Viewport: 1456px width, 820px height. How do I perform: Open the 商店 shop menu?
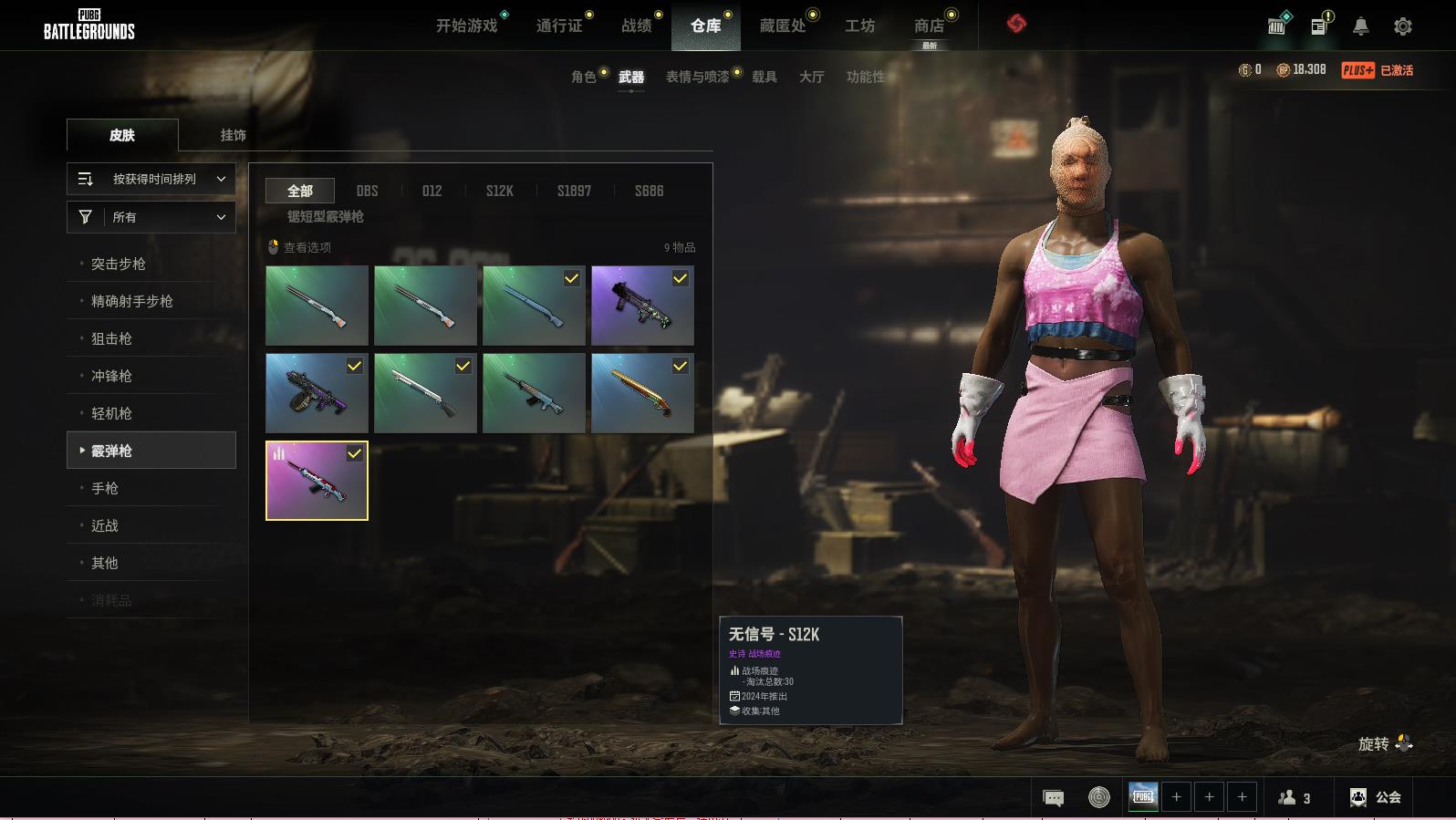pyautogui.click(x=929, y=26)
